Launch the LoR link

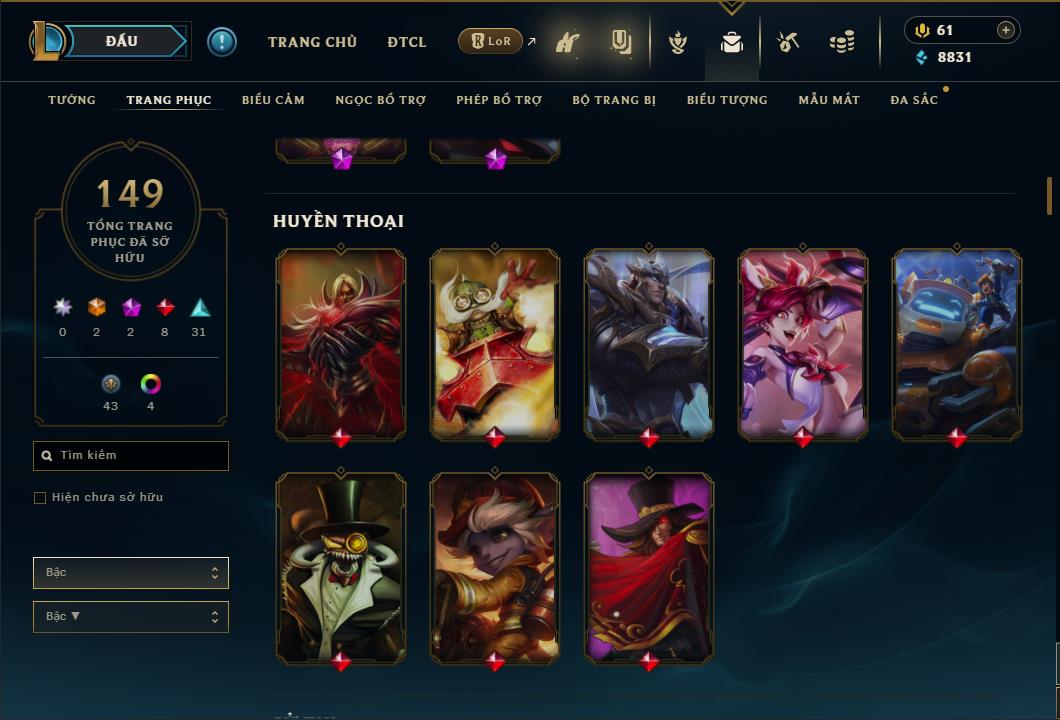click(x=490, y=41)
